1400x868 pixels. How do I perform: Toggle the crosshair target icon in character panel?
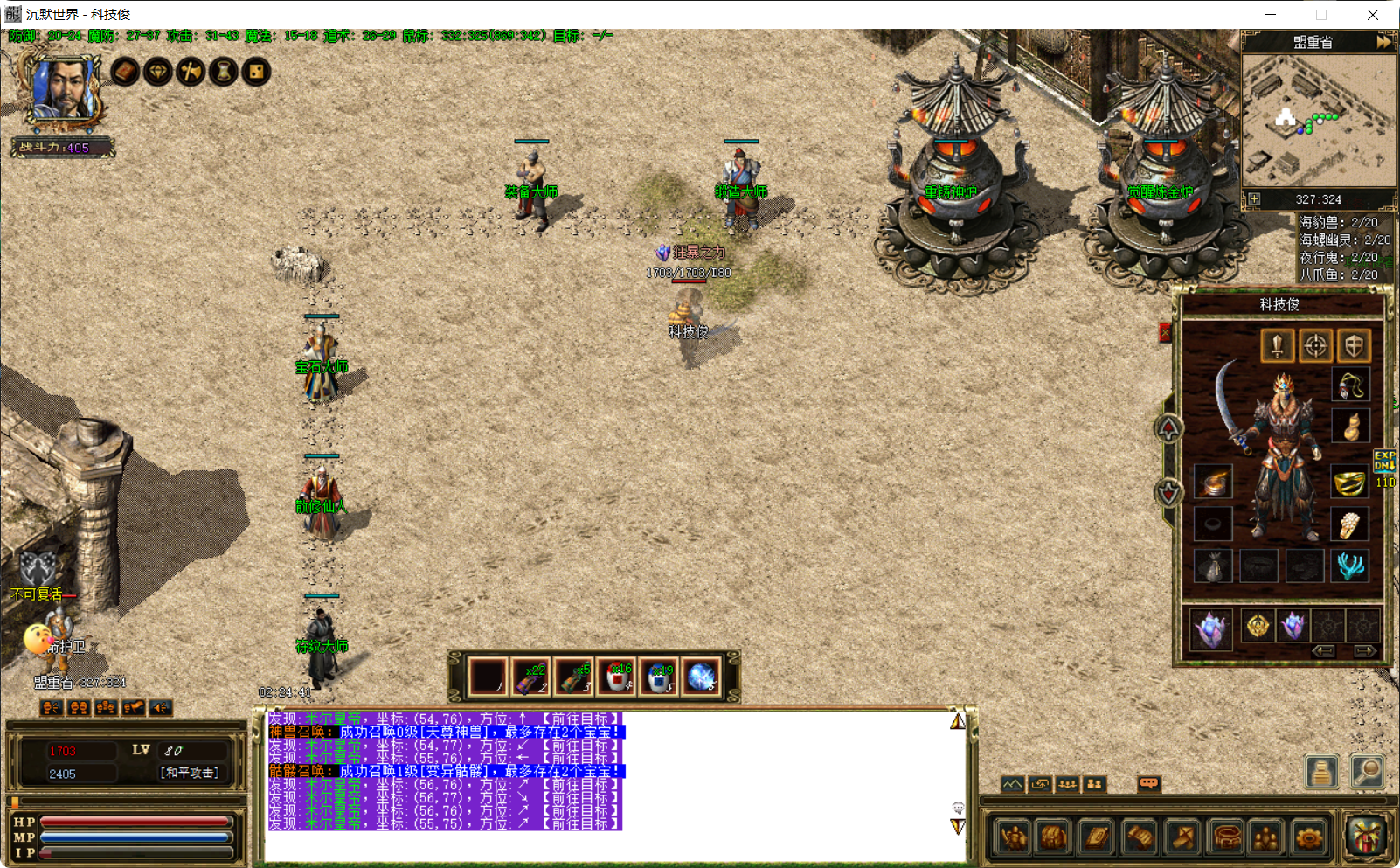(x=1315, y=345)
